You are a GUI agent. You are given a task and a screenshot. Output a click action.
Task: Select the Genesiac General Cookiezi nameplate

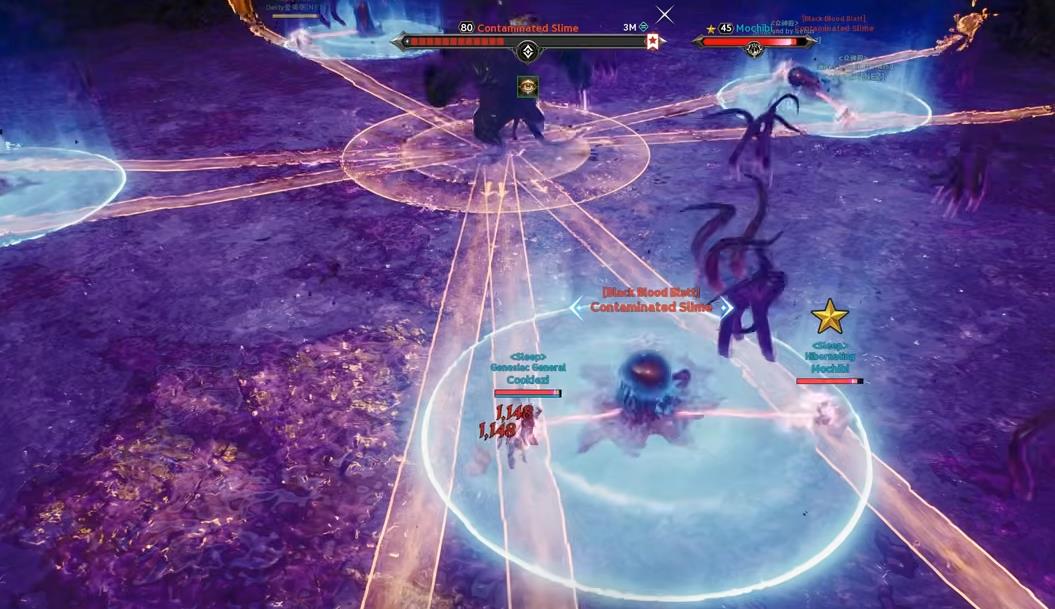click(x=528, y=373)
